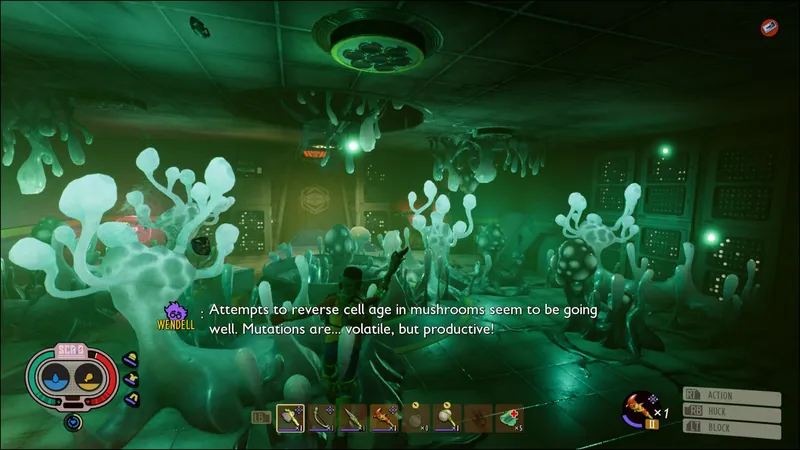Click the equipped red weapon icon
Viewport: 800px width, 450px height.
tap(636, 405)
